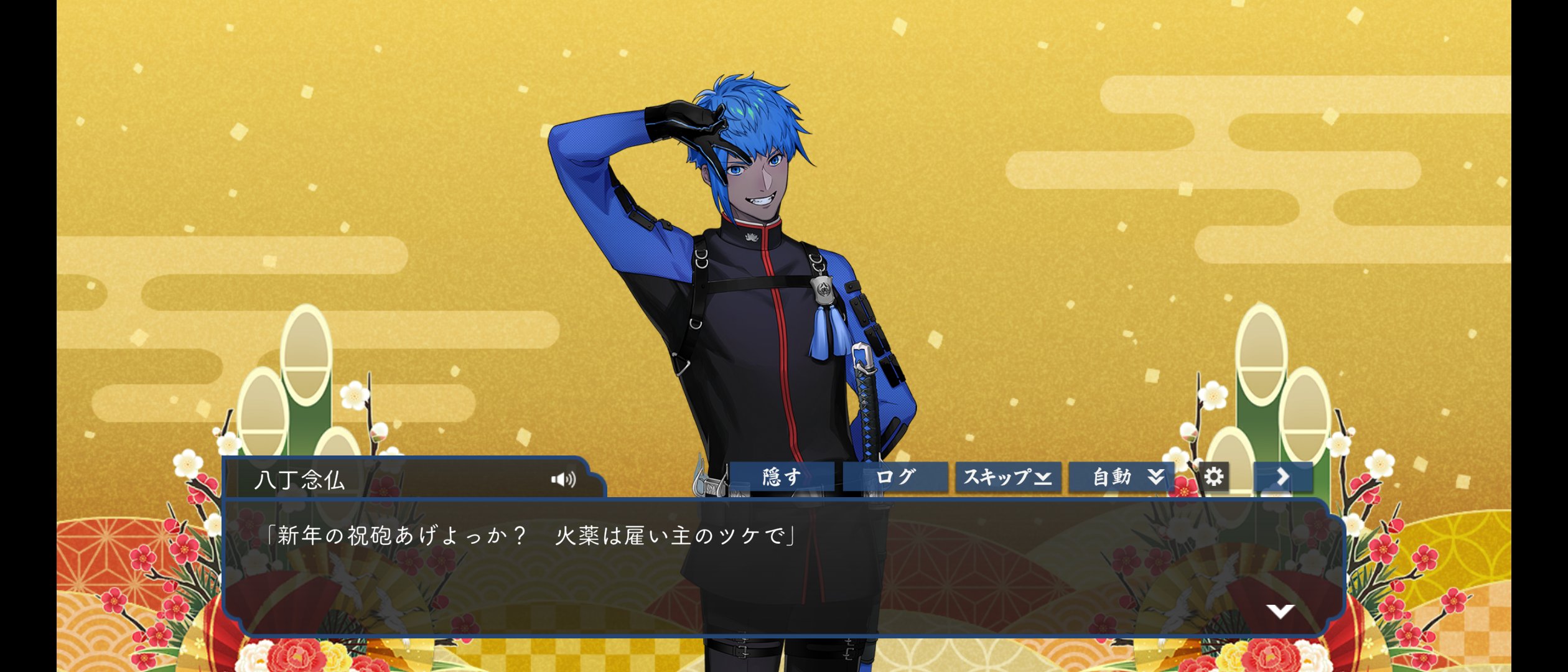Click the right arrow button on toolbar

pyautogui.click(x=1283, y=477)
